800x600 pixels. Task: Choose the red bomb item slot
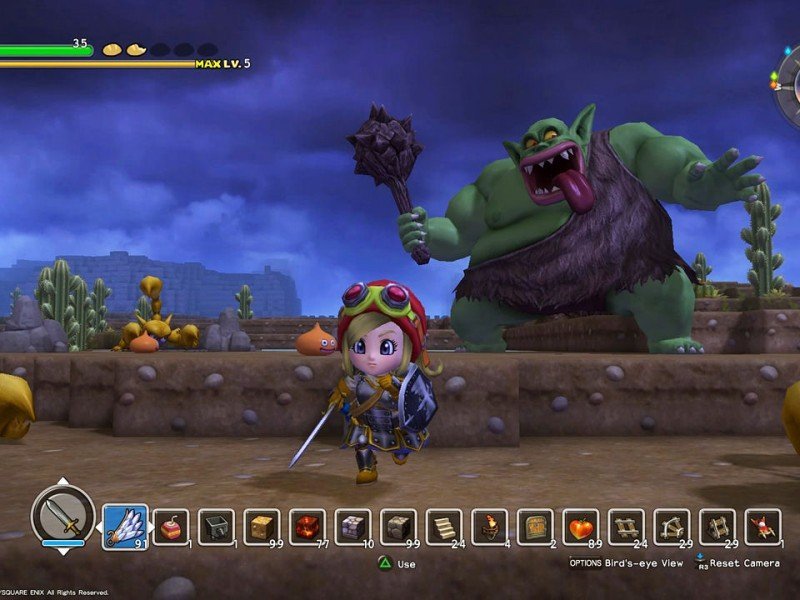click(x=171, y=527)
